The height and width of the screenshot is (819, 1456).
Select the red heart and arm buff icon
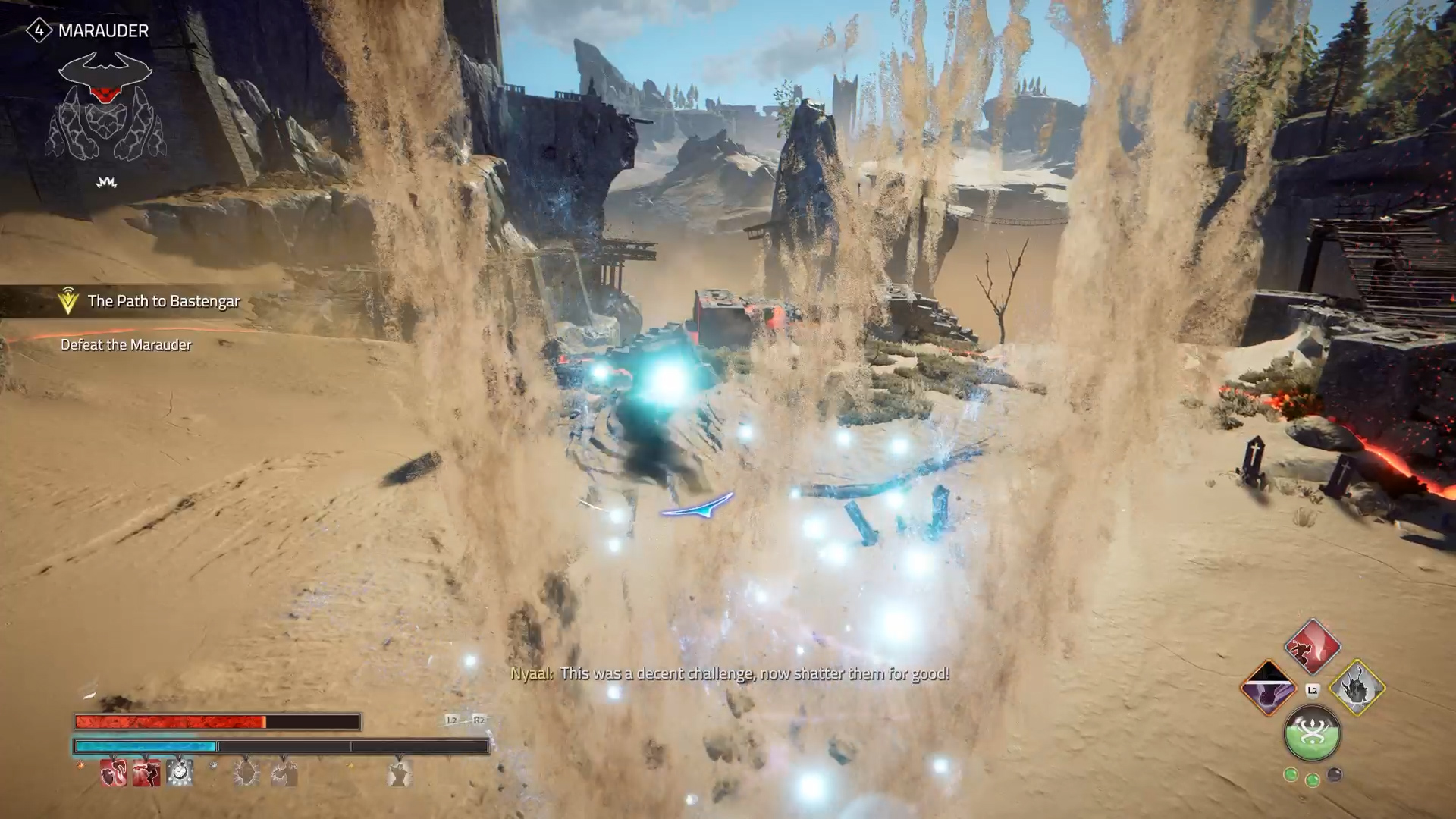point(114,773)
